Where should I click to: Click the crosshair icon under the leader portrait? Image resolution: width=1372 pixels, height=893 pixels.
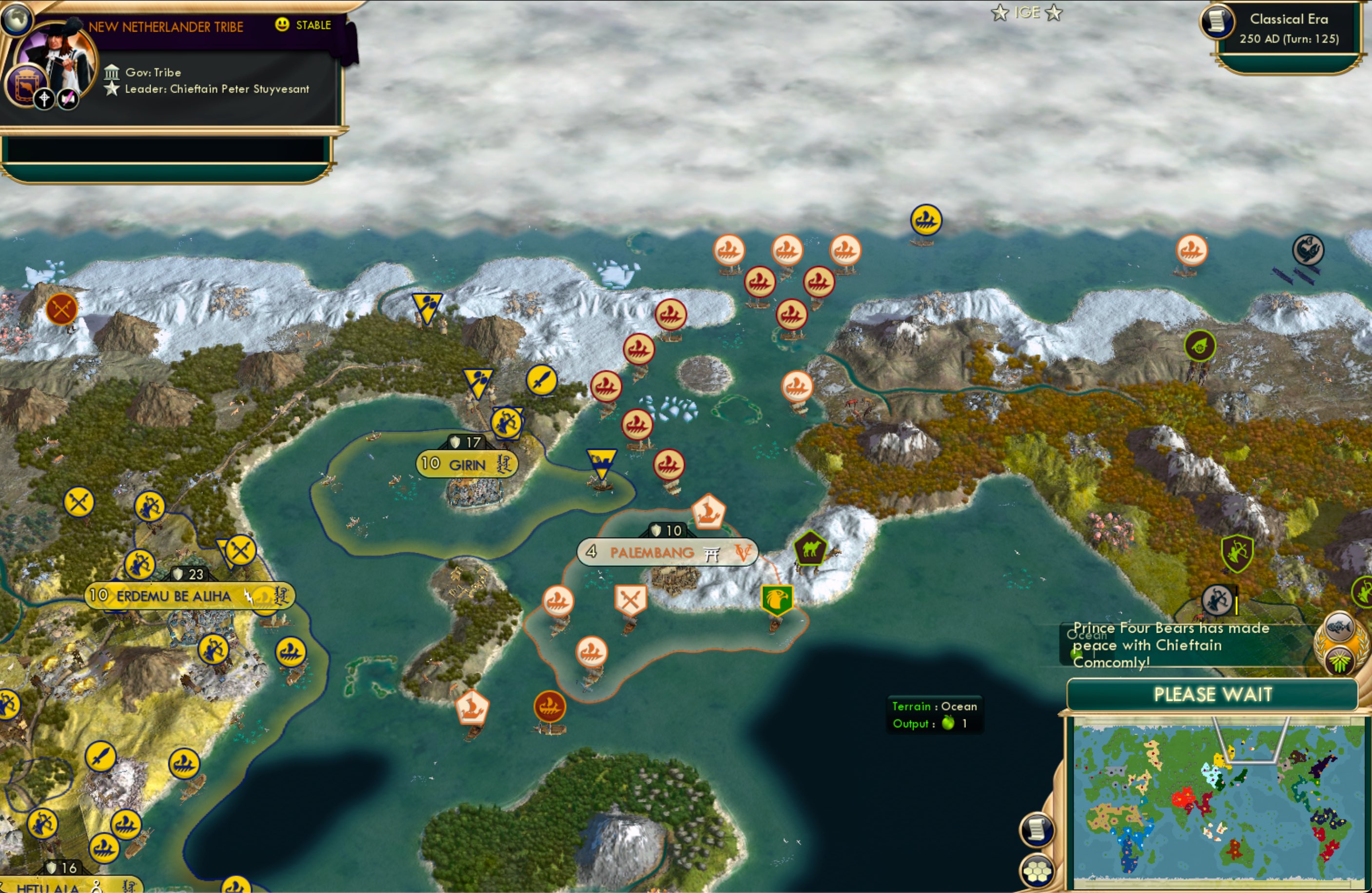coord(44,99)
